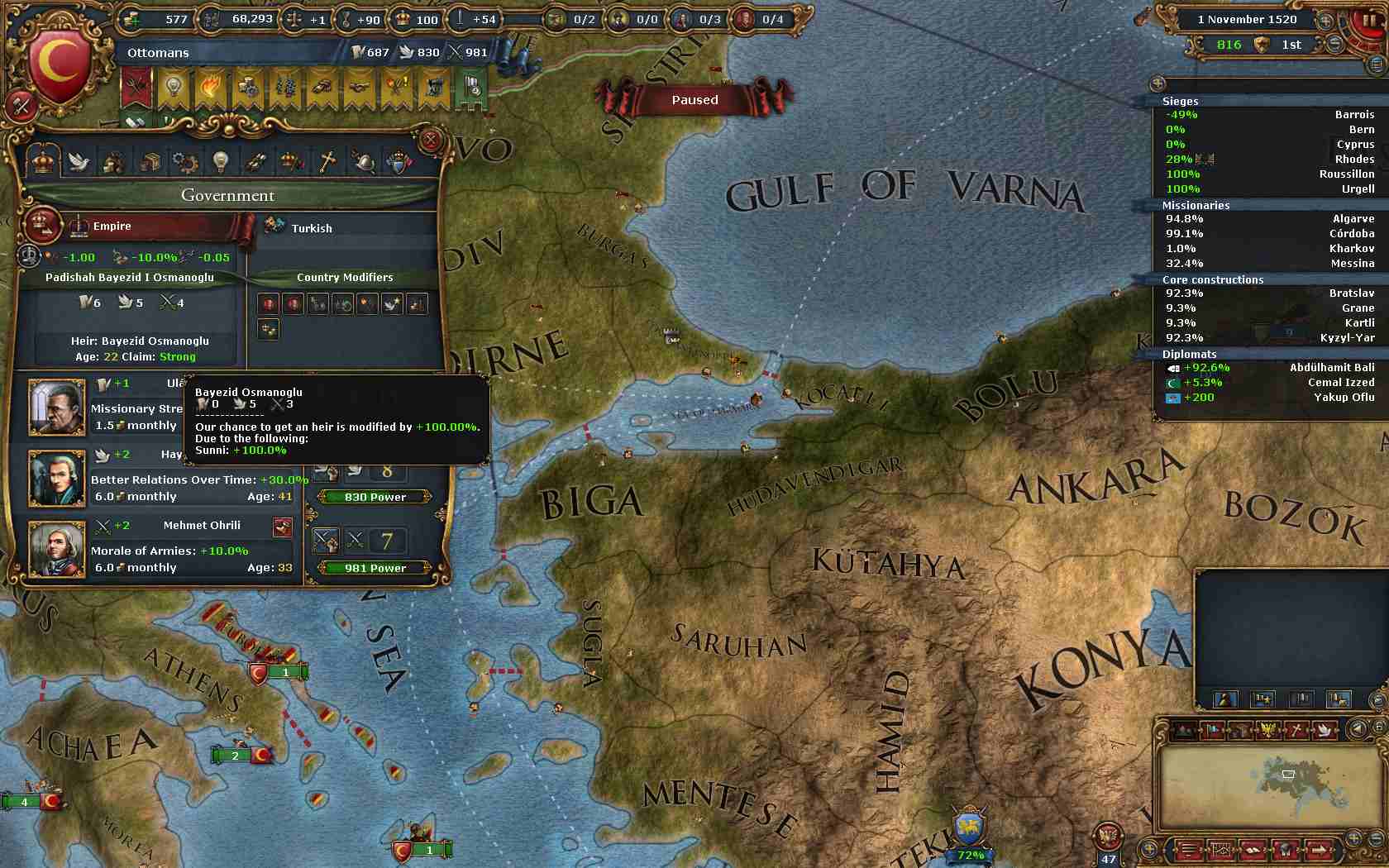Open the Technology gears tab
The image size is (1389, 868).
[184, 160]
